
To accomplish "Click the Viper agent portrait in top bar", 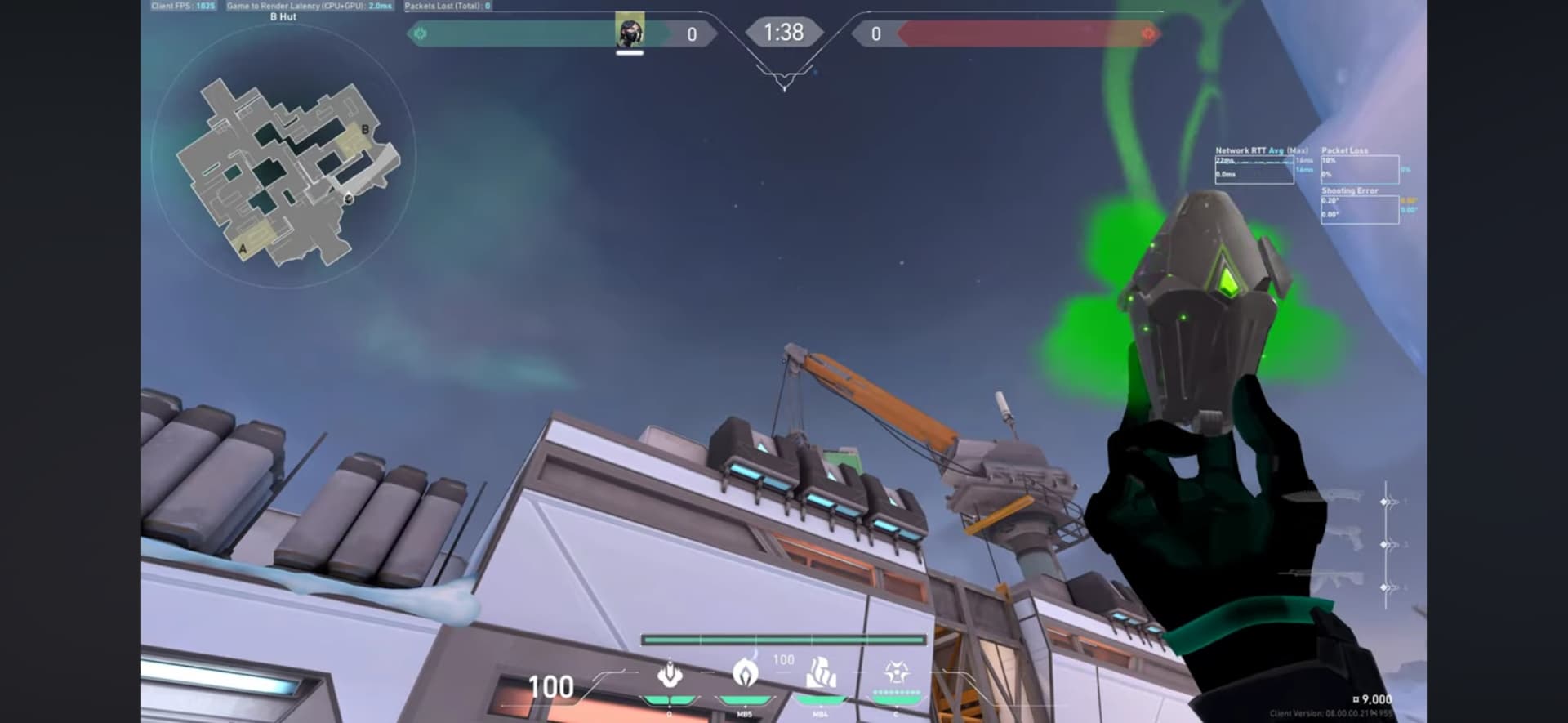I will coord(630,33).
